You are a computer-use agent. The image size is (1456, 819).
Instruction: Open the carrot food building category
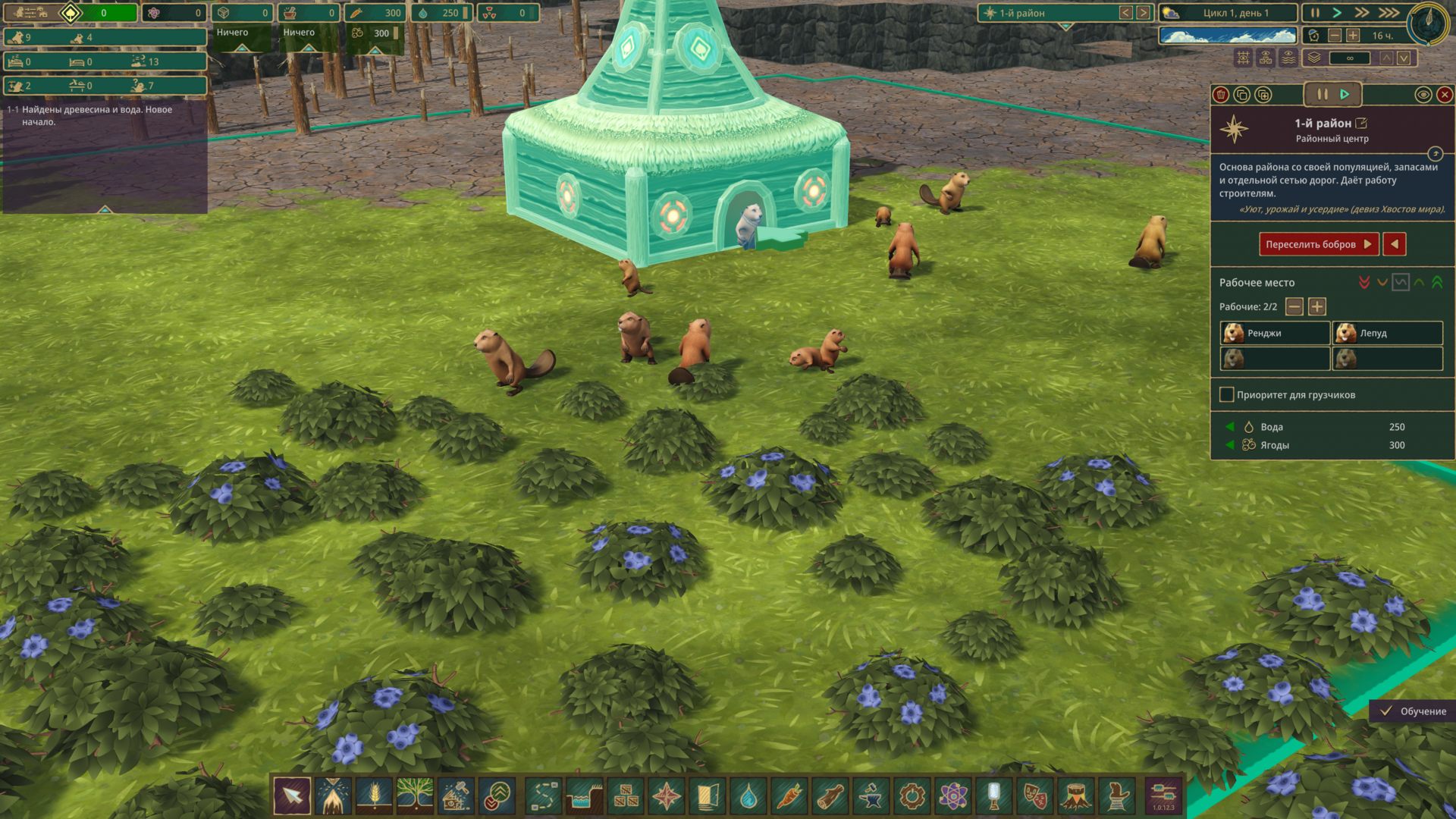click(789, 796)
